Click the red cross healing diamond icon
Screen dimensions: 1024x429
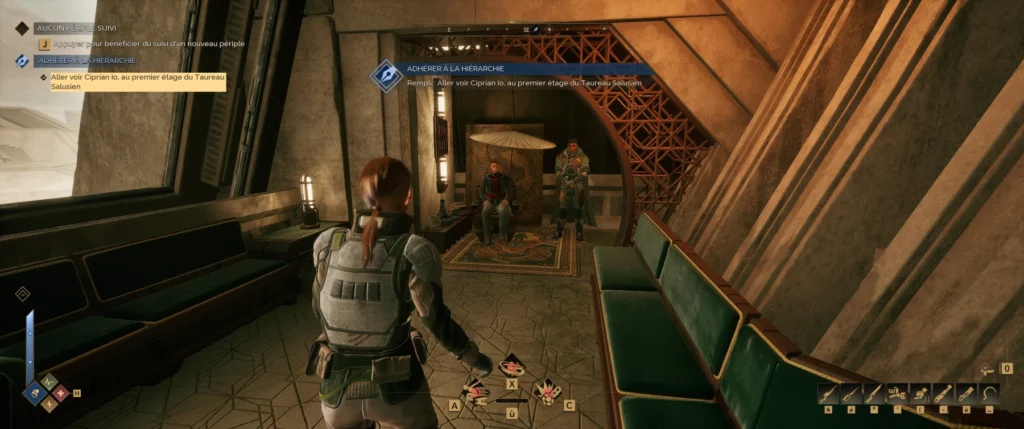pyautogui.click(x=61, y=392)
